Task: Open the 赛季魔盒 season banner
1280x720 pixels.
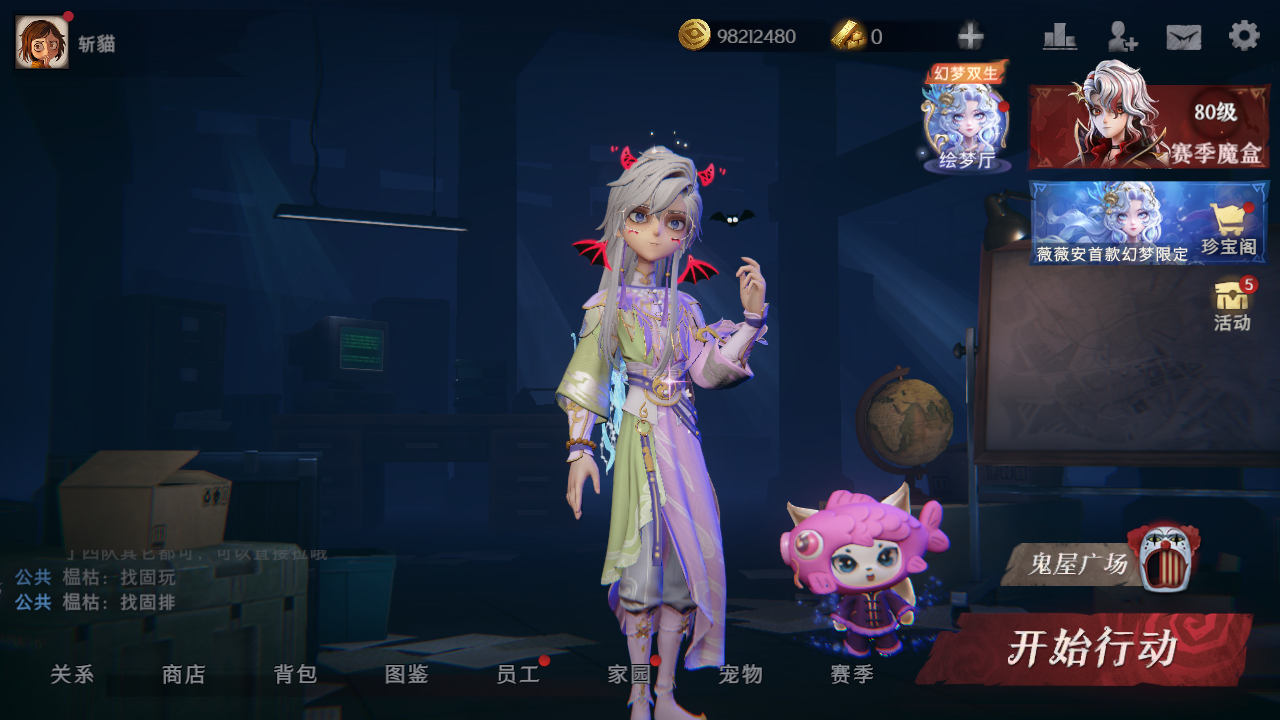Action: [x=1149, y=126]
